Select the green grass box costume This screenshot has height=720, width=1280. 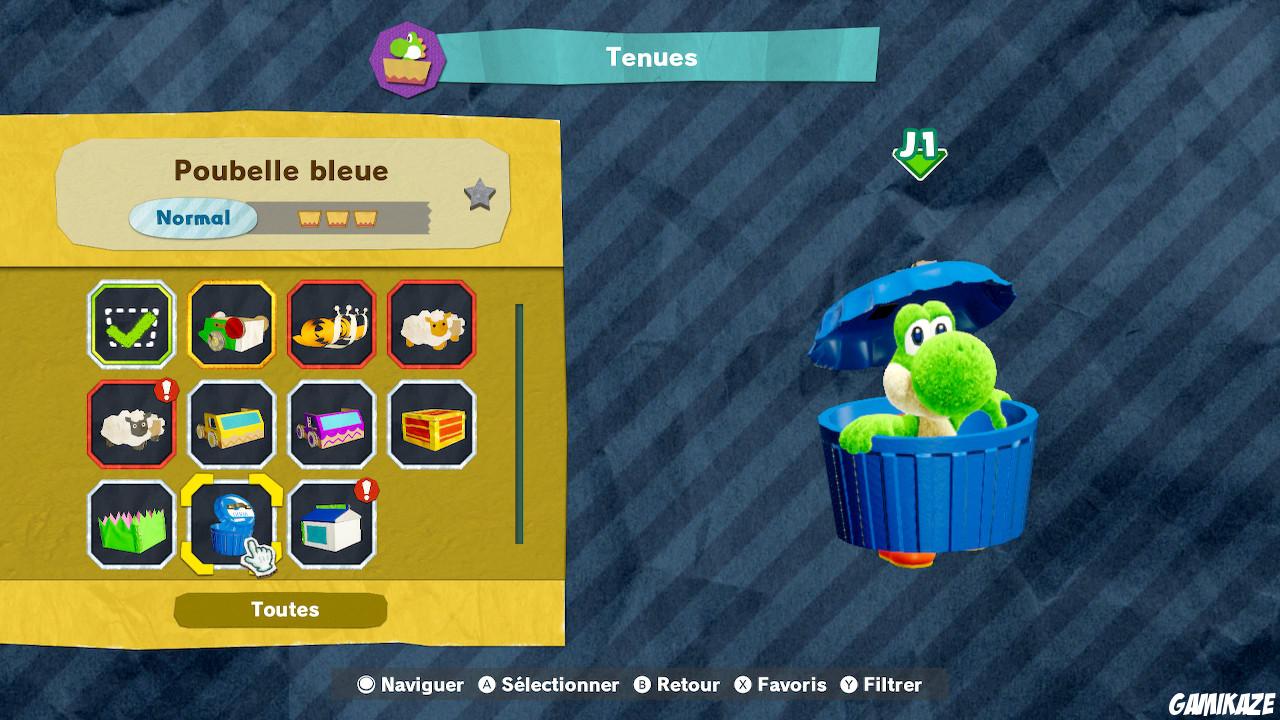click(131, 525)
